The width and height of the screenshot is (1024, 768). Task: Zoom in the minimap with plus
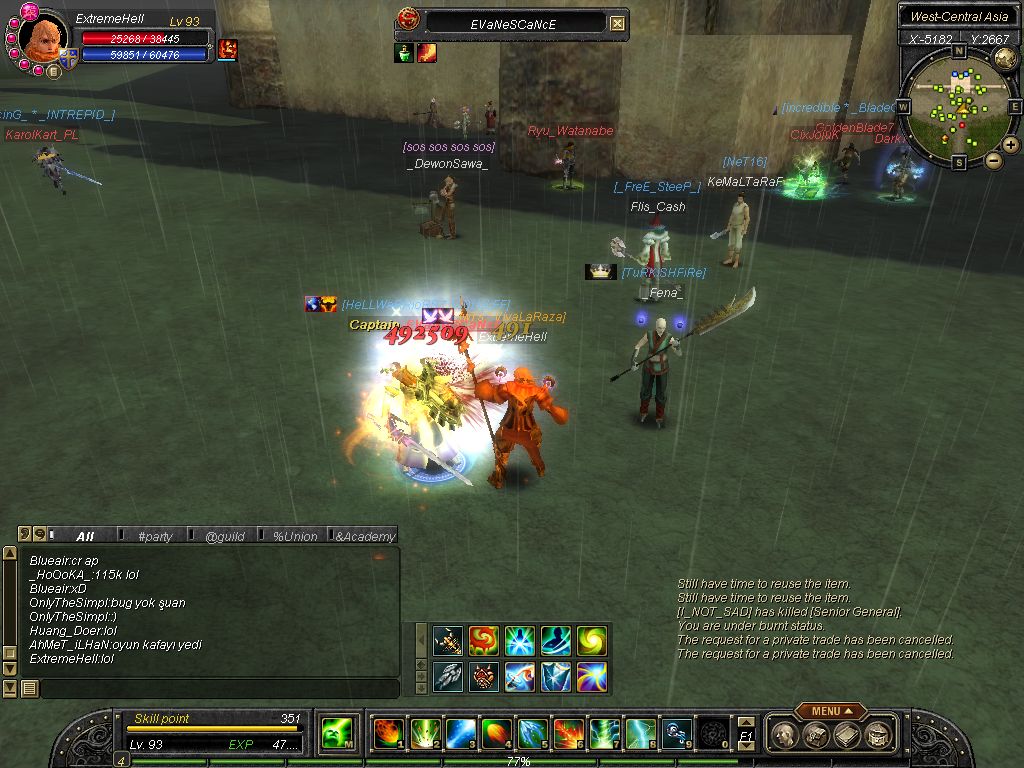(x=1011, y=145)
